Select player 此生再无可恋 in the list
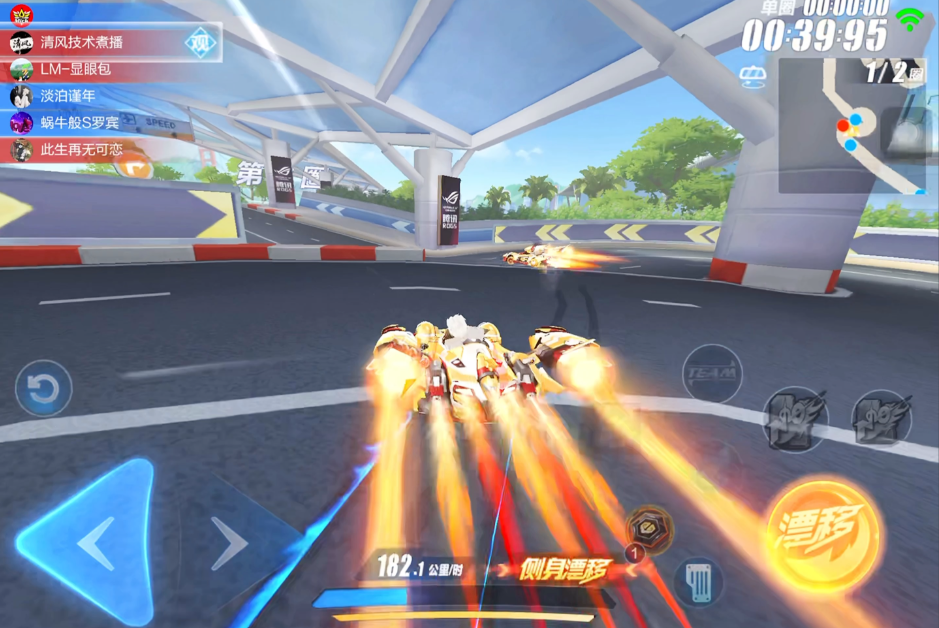939x628 pixels. tap(81, 149)
